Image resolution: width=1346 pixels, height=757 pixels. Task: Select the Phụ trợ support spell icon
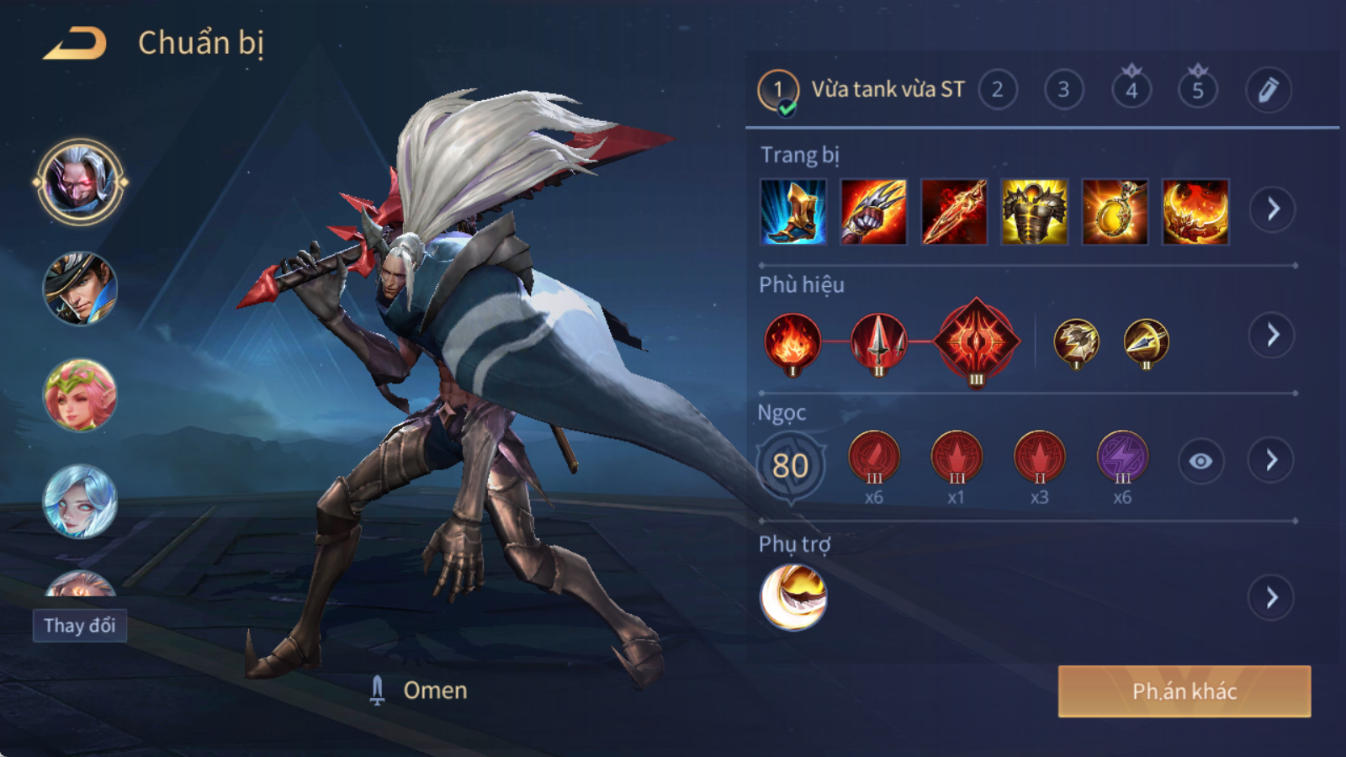793,597
